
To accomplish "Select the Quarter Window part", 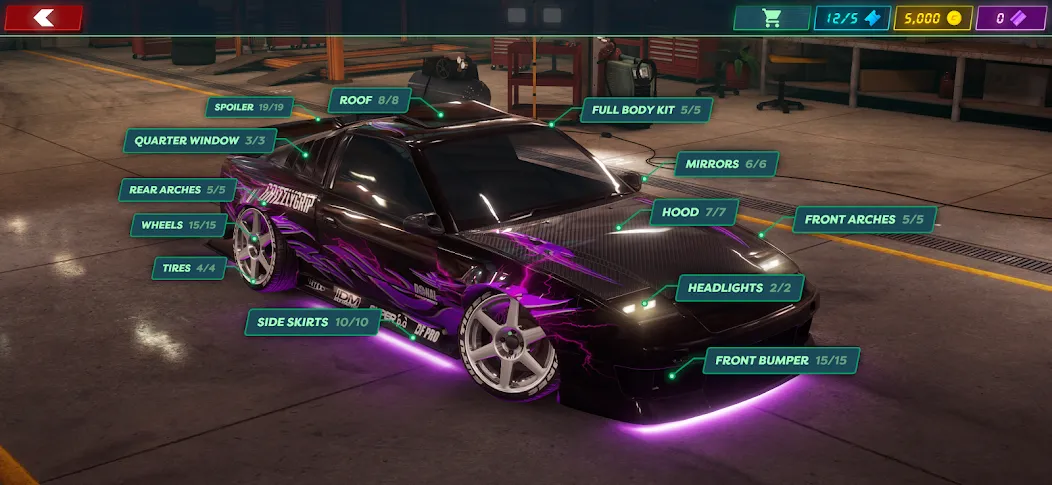I will click(200, 140).
